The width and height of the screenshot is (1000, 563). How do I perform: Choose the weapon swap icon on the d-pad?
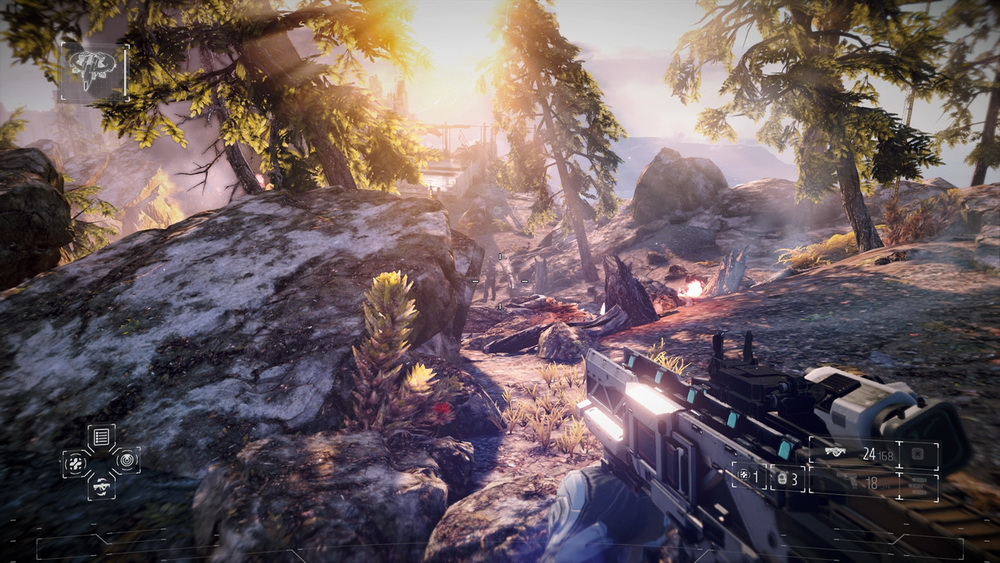[x=101, y=486]
